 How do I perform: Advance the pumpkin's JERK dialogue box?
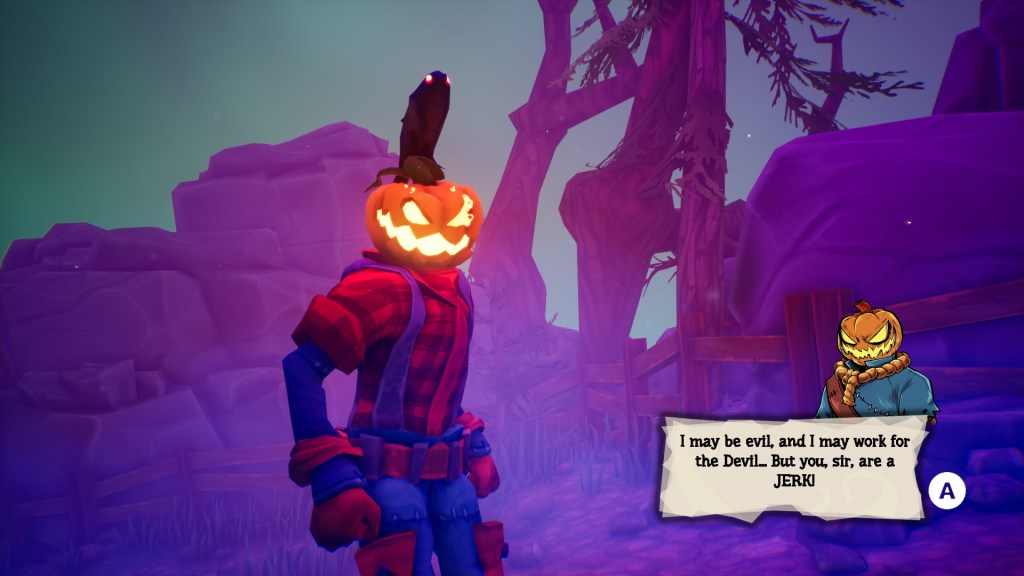pyautogui.click(x=946, y=491)
